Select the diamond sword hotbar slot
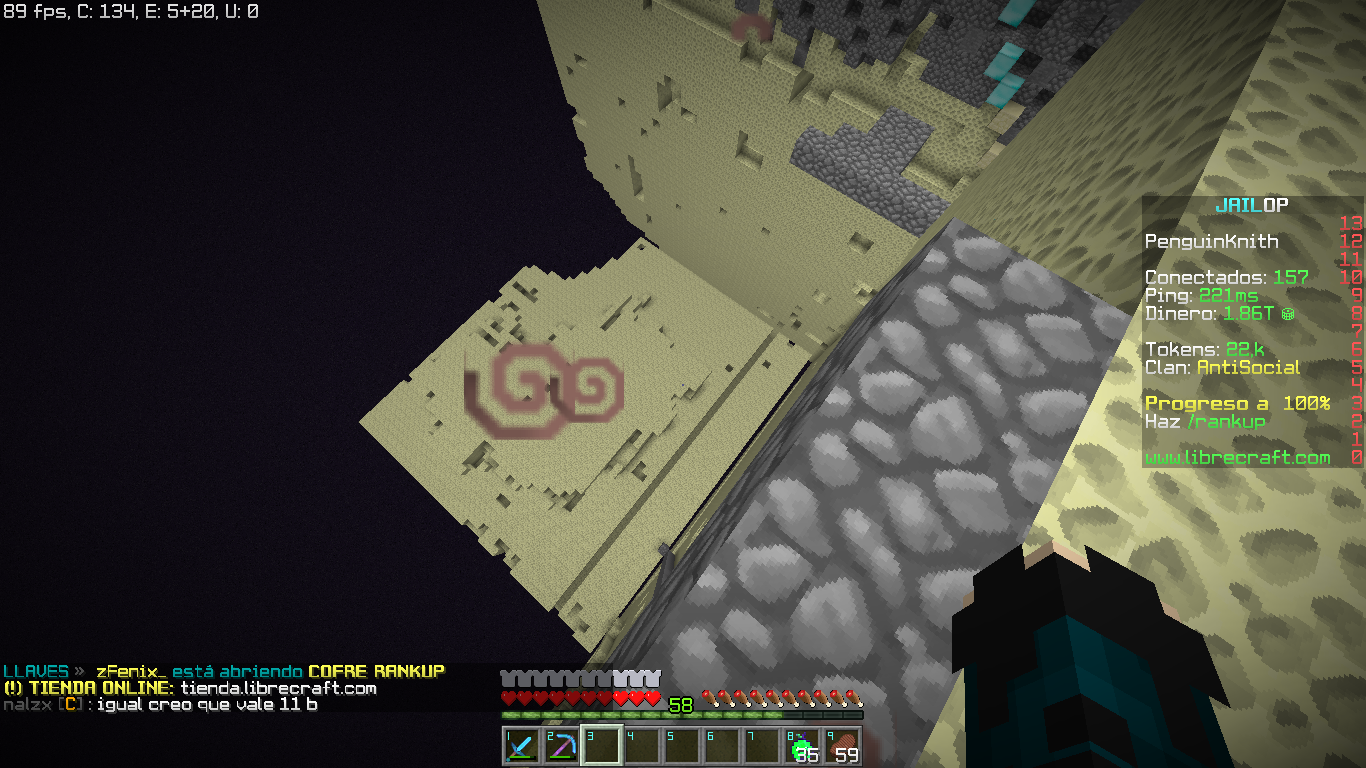 point(521,746)
